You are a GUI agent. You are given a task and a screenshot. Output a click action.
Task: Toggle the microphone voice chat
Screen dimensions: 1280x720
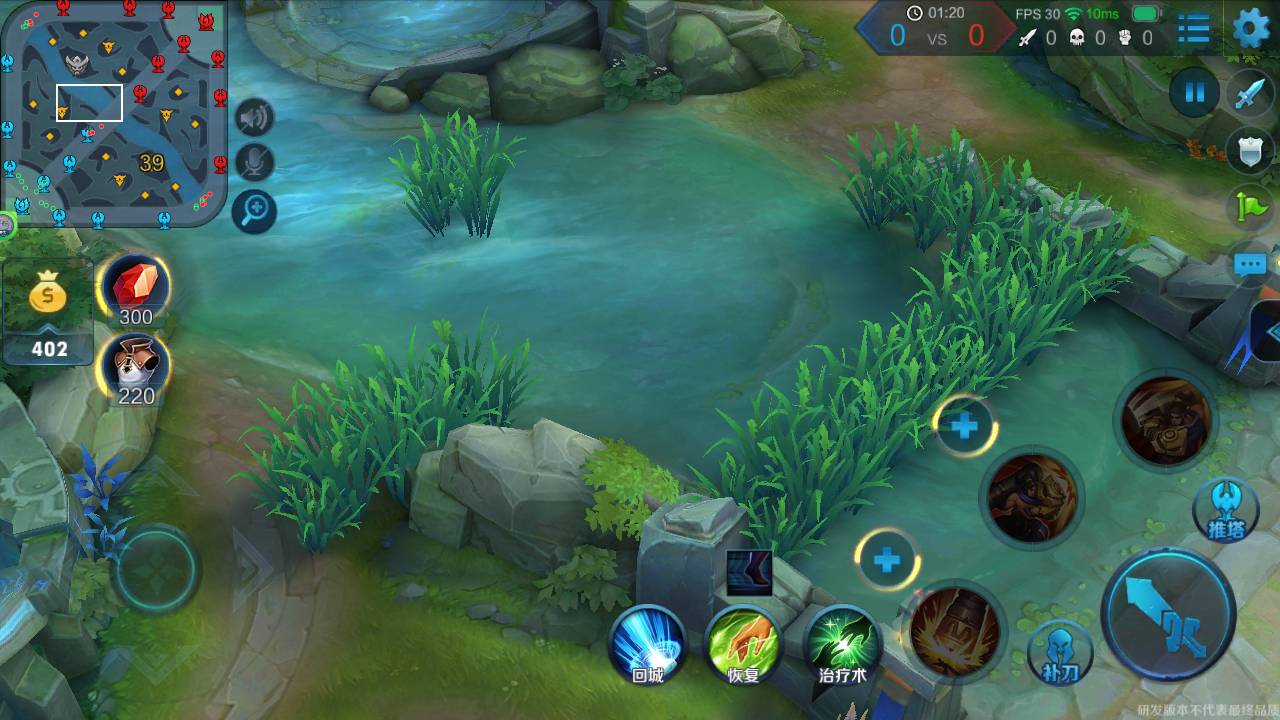(x=255, y=163)
